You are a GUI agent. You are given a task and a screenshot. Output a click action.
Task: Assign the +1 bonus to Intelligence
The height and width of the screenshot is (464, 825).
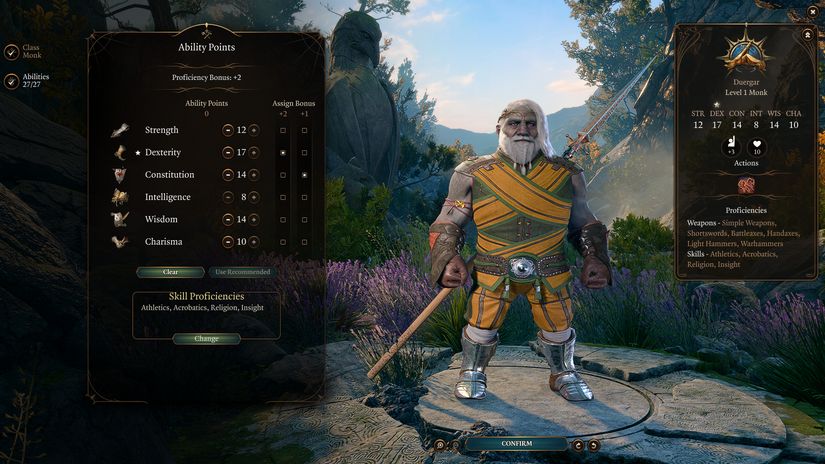(x=304, y=197)
